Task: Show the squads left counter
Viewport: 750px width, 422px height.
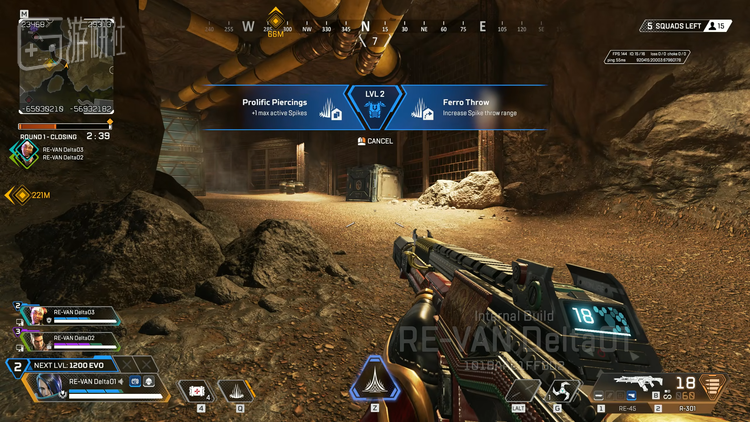Action: (687, 26)
